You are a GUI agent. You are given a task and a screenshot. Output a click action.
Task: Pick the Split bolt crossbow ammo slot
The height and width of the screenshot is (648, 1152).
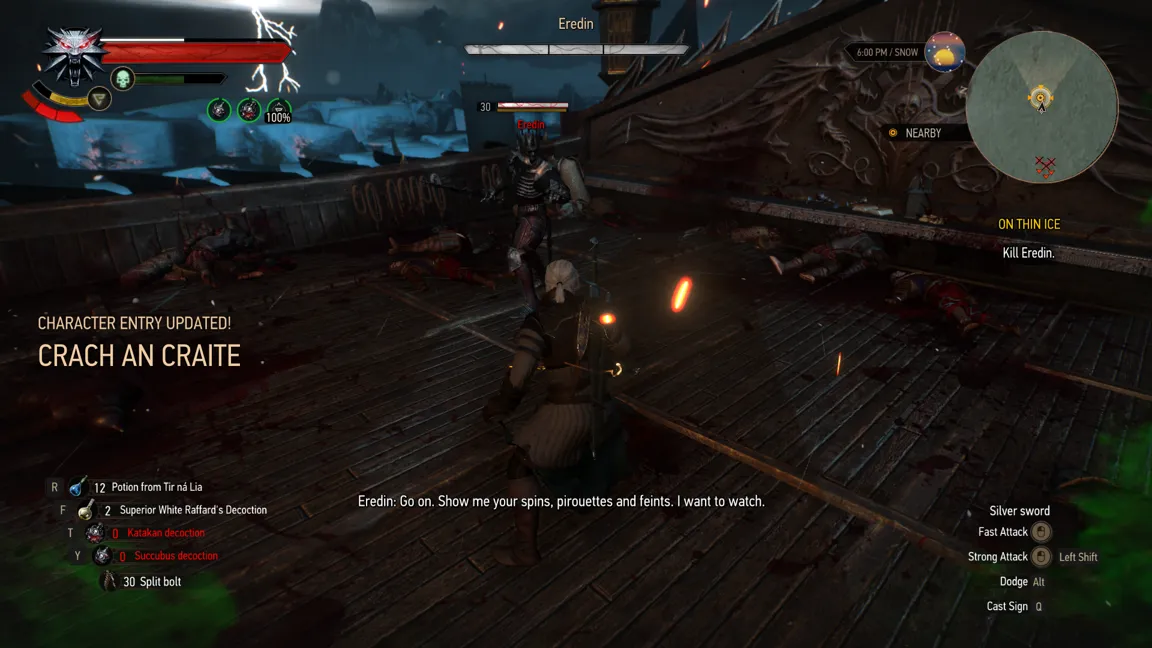[109, 581]
